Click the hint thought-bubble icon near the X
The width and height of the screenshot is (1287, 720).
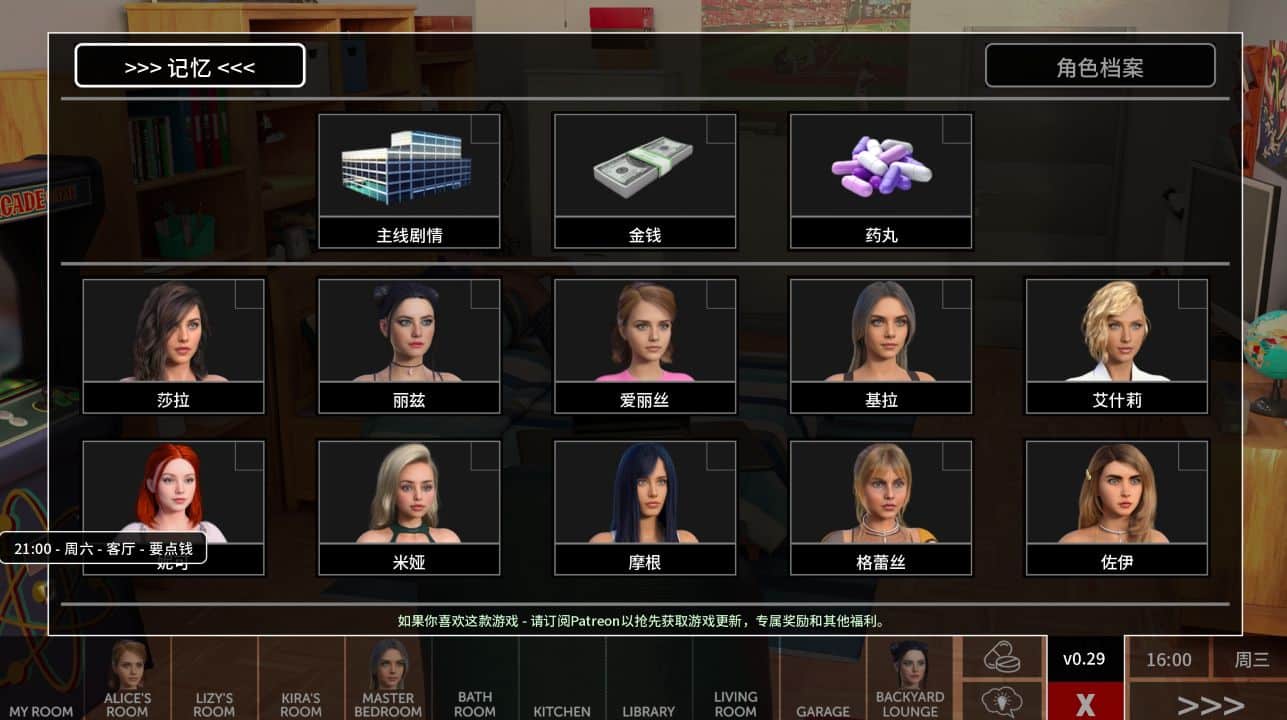pos(1001,697)
